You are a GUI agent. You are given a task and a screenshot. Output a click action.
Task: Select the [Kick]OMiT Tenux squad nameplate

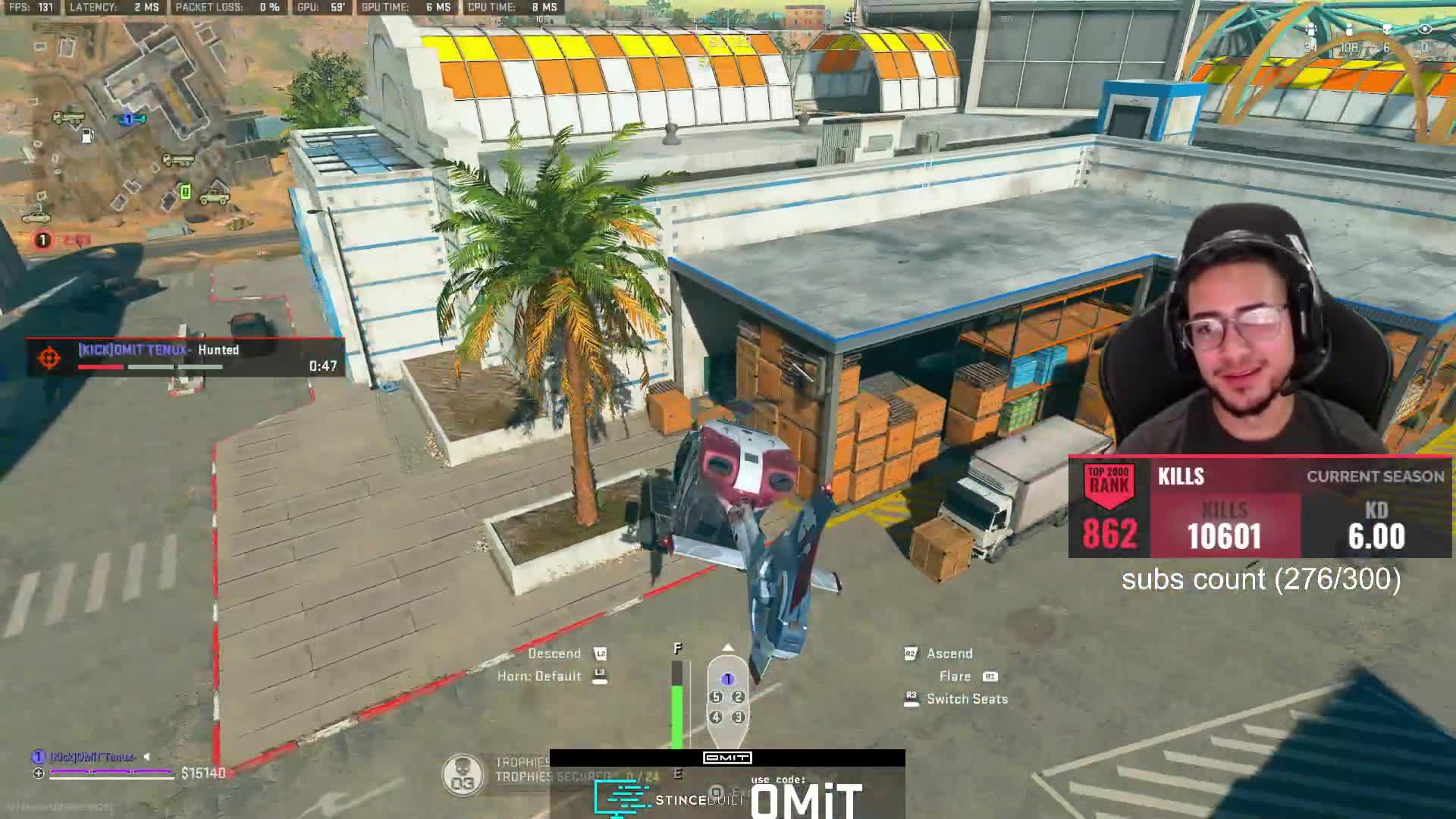point(93,757)
